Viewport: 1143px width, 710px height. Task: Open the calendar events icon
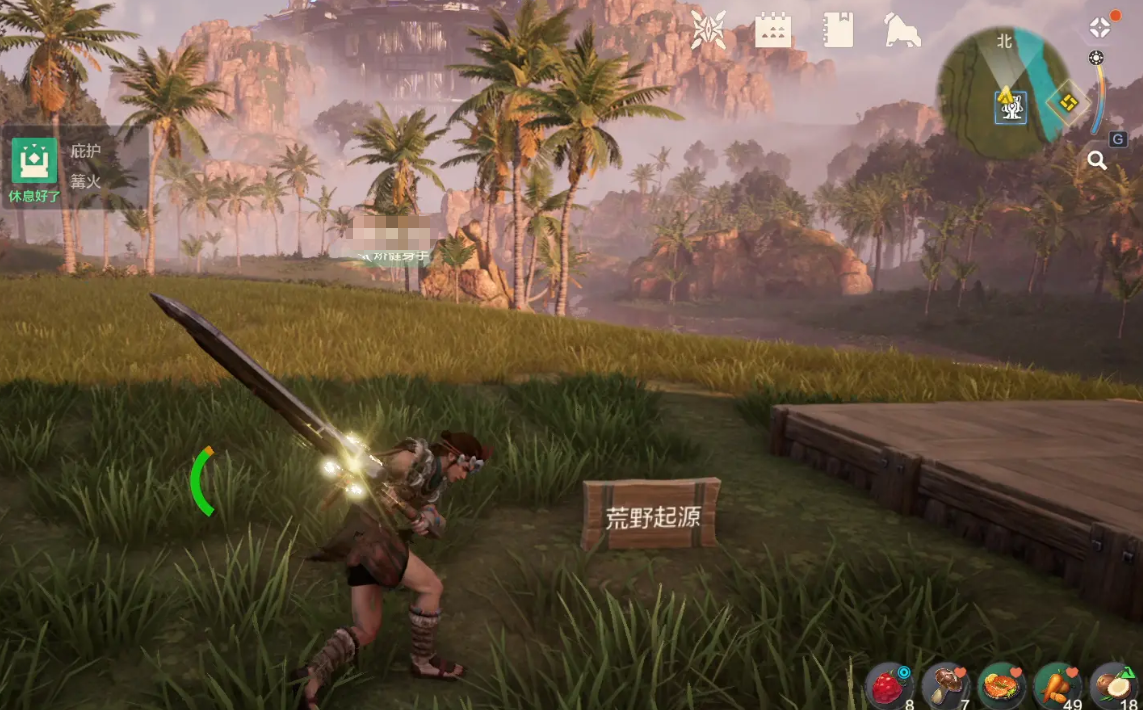(x=773, y=30)
